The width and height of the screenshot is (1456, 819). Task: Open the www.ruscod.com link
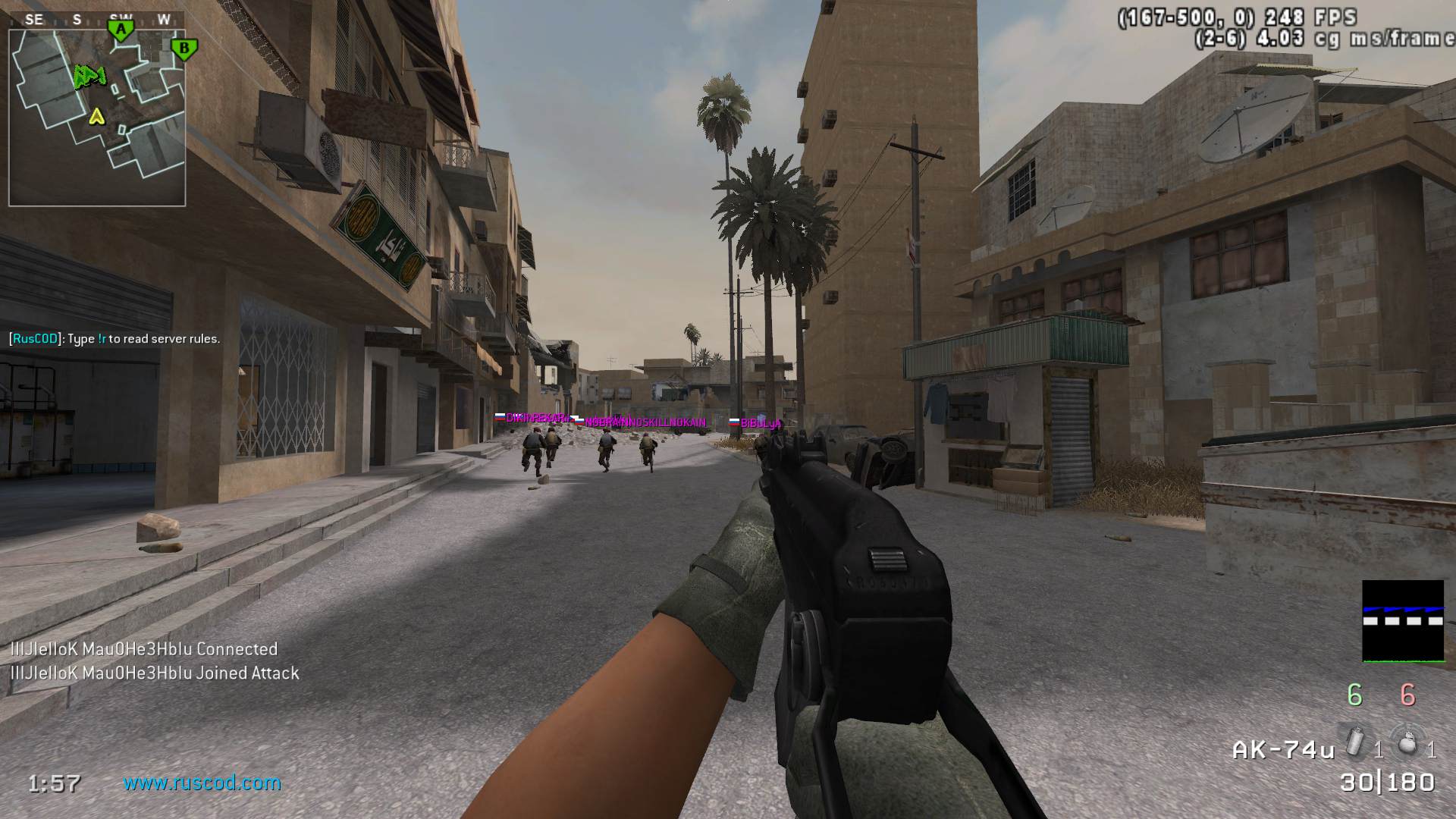pos(202,783)
